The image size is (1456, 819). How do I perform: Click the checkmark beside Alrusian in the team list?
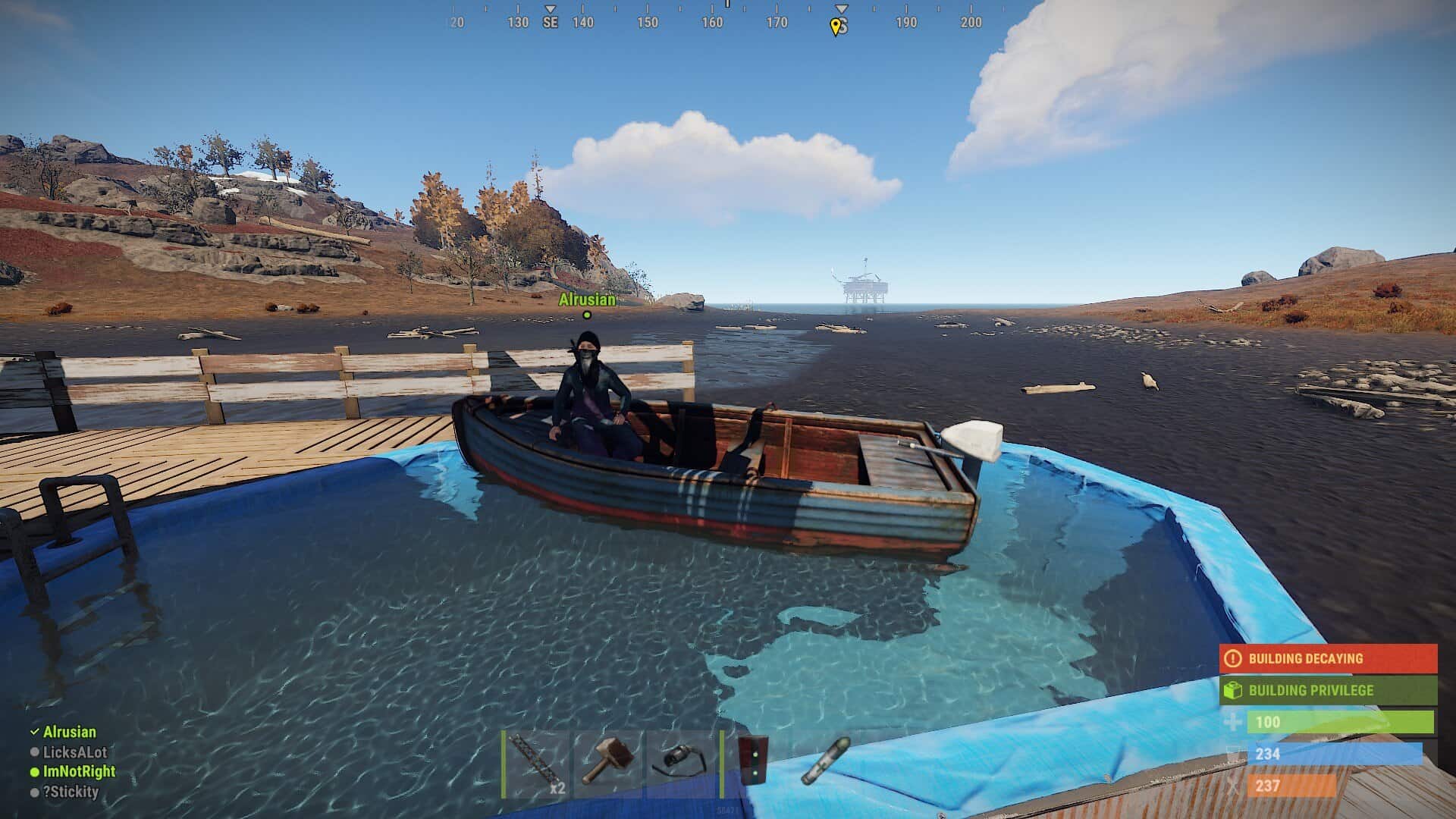[33, 733]
